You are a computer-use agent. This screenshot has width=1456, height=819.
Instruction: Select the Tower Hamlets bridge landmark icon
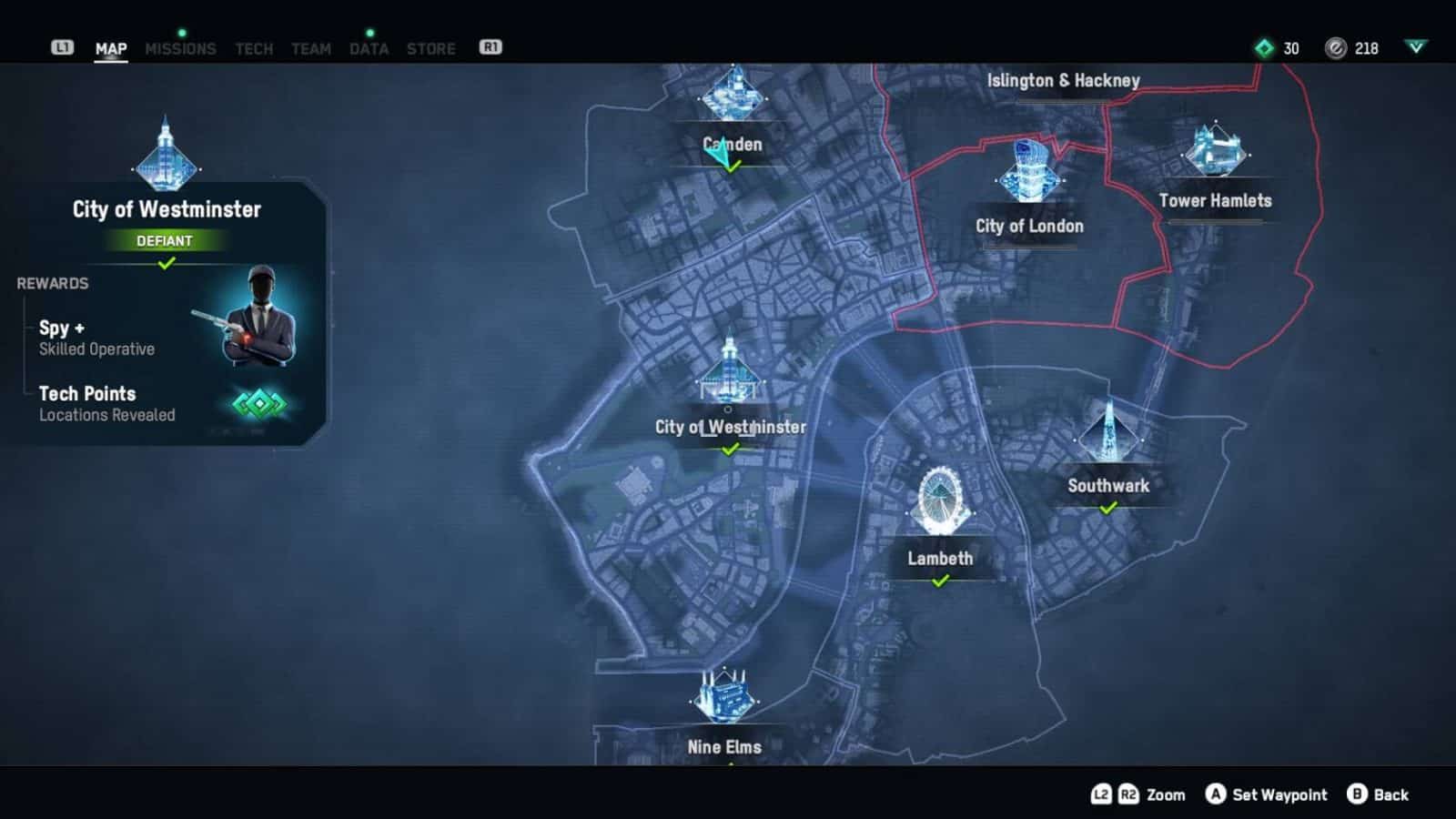coord(1214,153)
